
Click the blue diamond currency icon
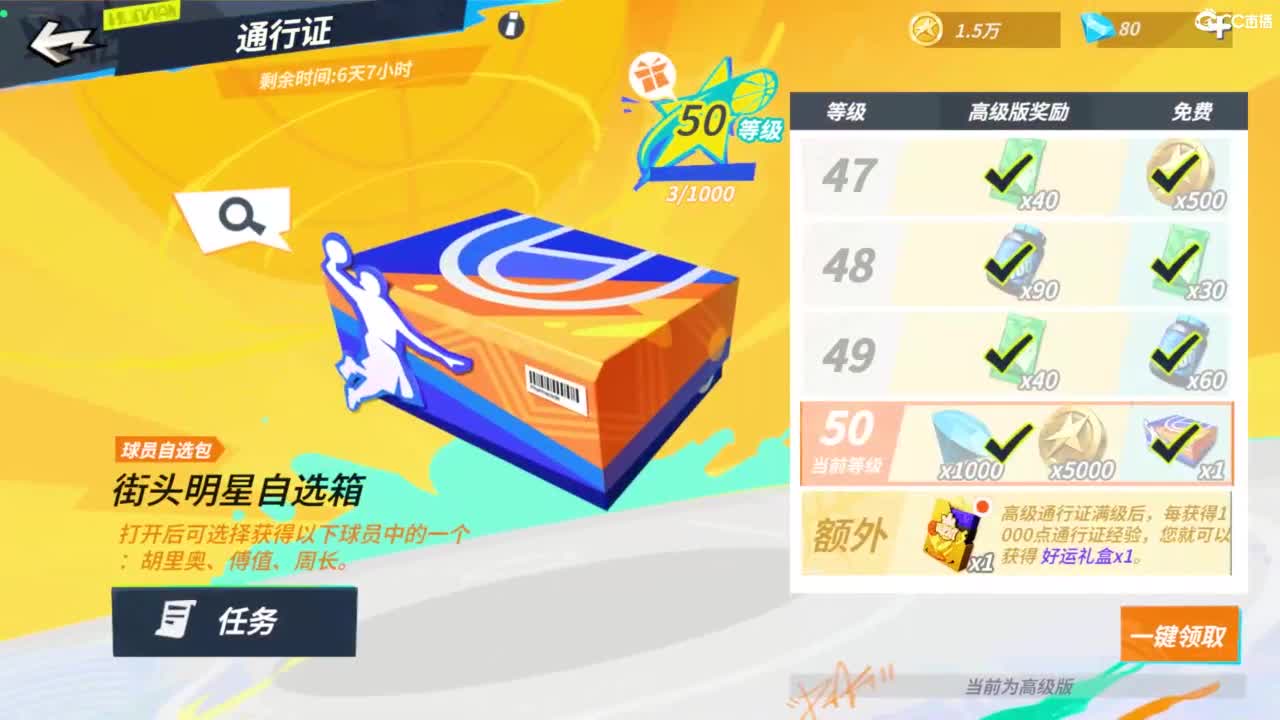(1098, 29)
